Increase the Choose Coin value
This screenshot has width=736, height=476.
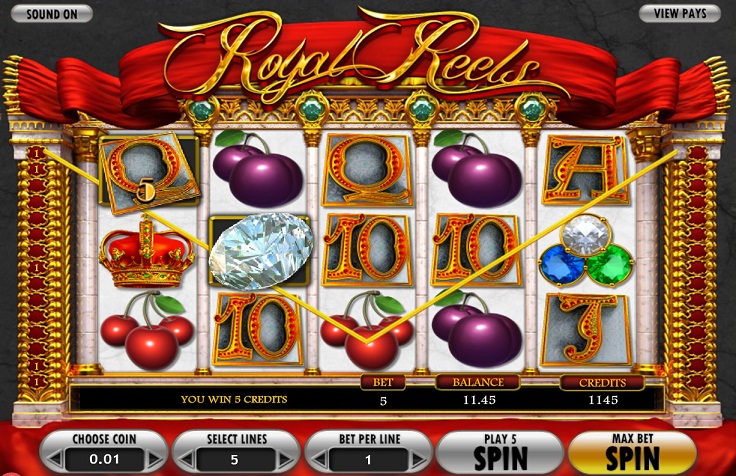pos(152,459)
